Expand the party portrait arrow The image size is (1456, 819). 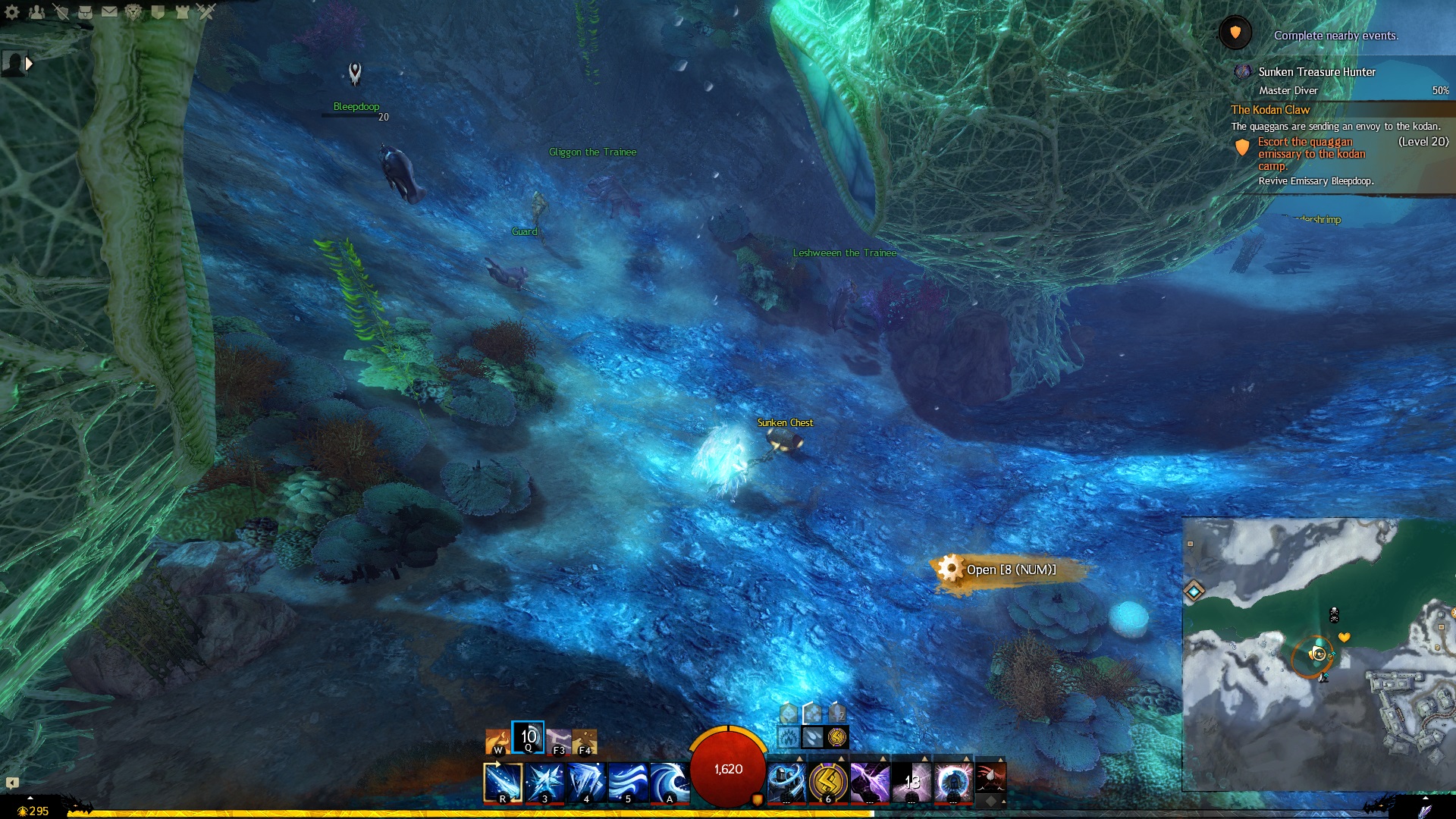pos(30,64)
